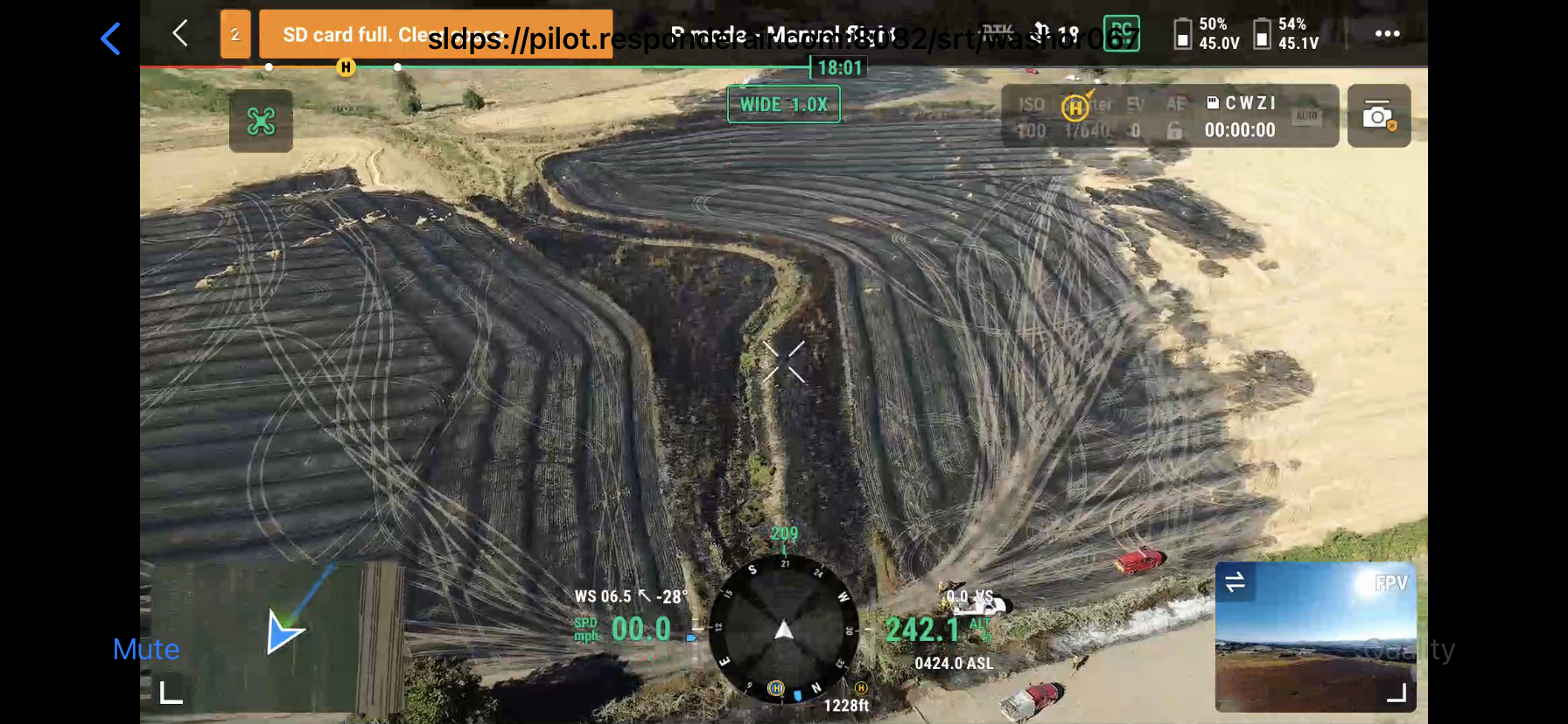Open the three-dot settings menu
Image resolution: width=1568 pixels, height=724 pixels.
pos(1387,34)
